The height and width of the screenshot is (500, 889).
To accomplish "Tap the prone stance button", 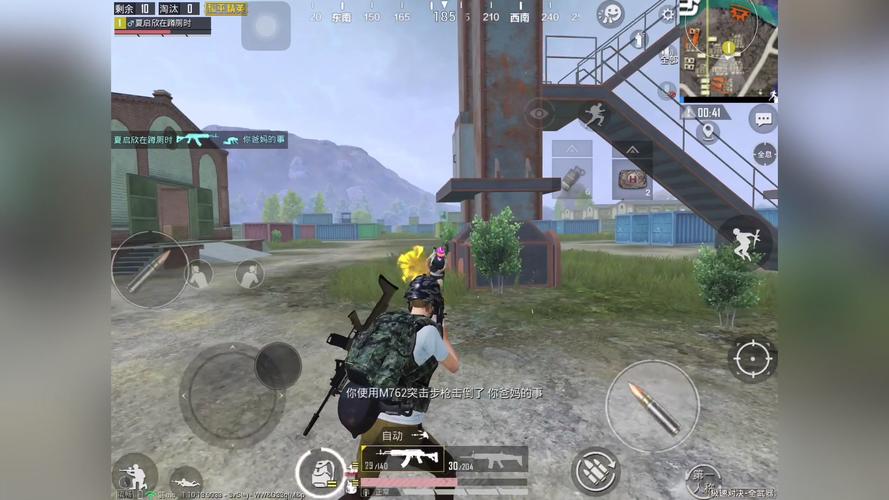I will (x=185, y=482).
